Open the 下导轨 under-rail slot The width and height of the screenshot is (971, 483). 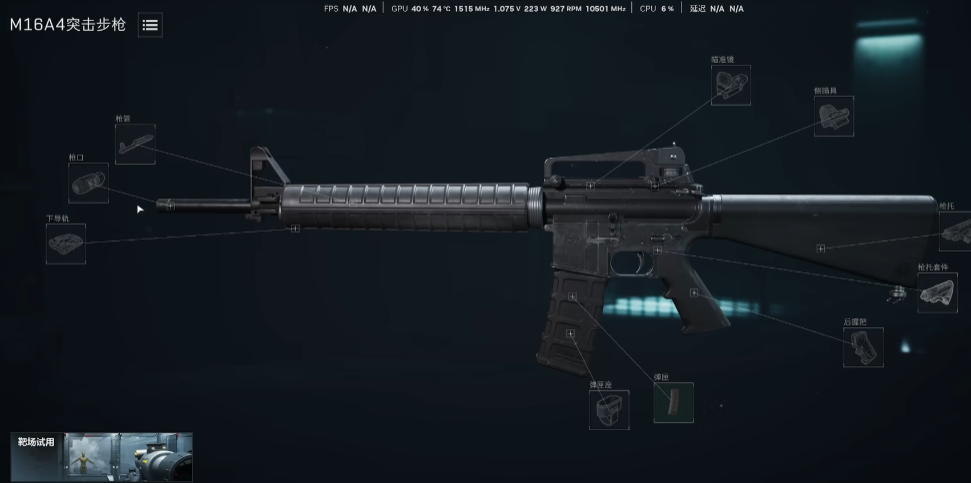click(x=66, y=244)
